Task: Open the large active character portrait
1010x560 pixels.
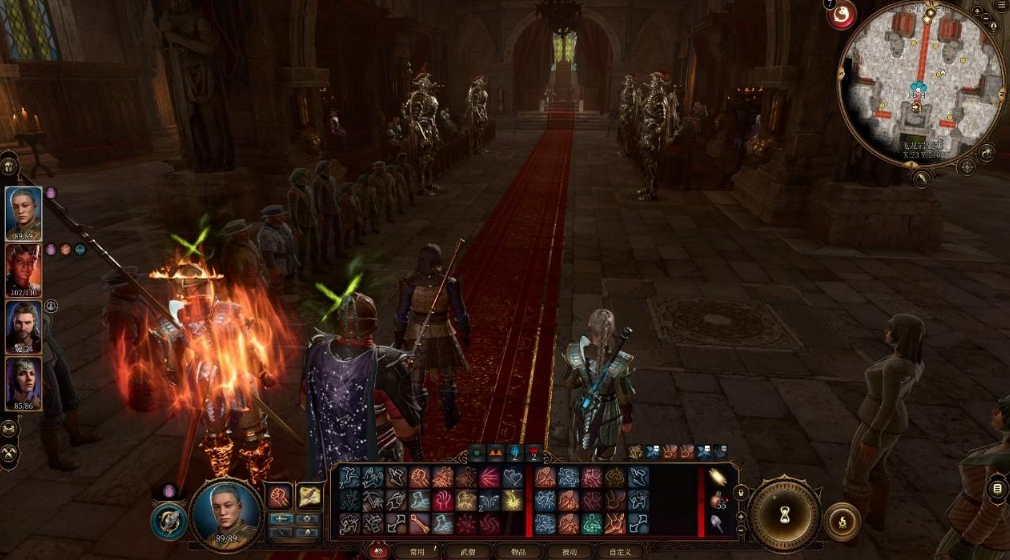Action: [225, 511]
